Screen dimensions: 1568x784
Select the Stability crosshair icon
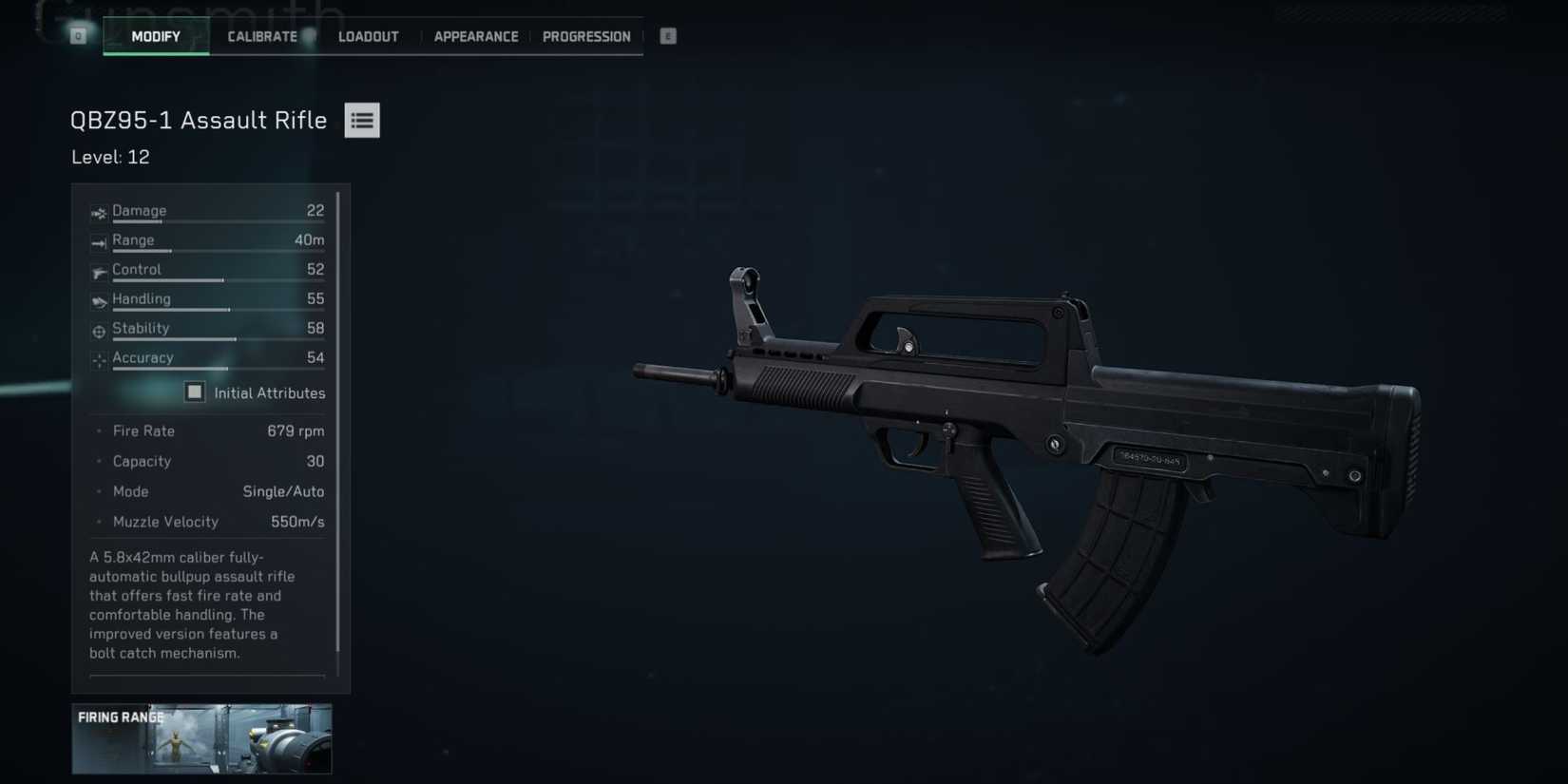pyautogui.click(x=98, y=331)
